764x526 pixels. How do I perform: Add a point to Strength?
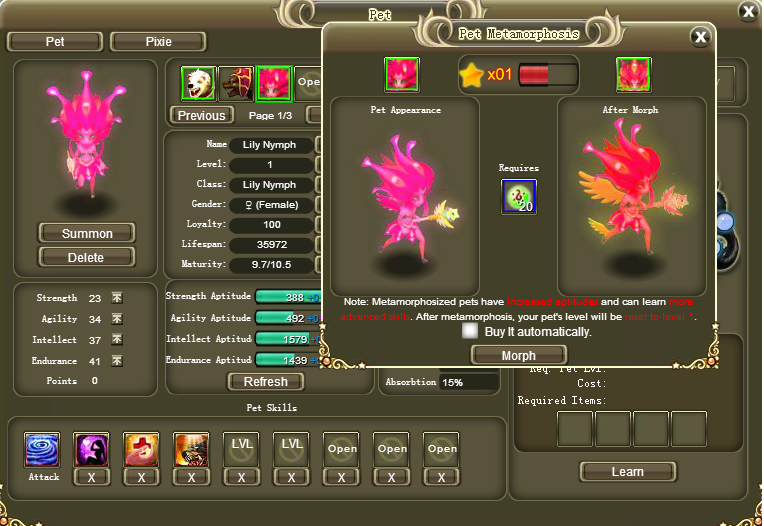click(x=117, y=298)
